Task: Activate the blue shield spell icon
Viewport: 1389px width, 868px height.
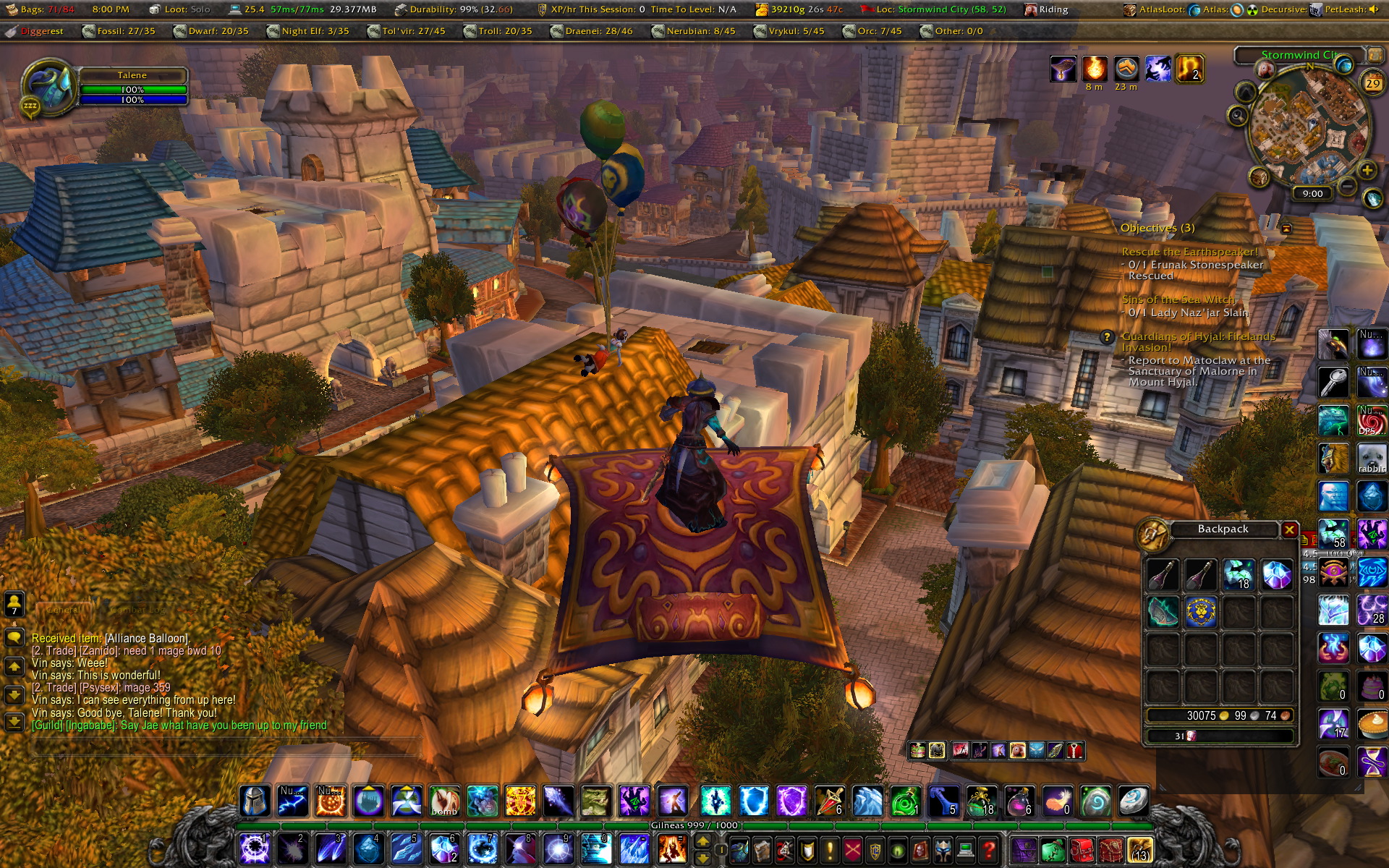Action: click(x=753, y=801)
